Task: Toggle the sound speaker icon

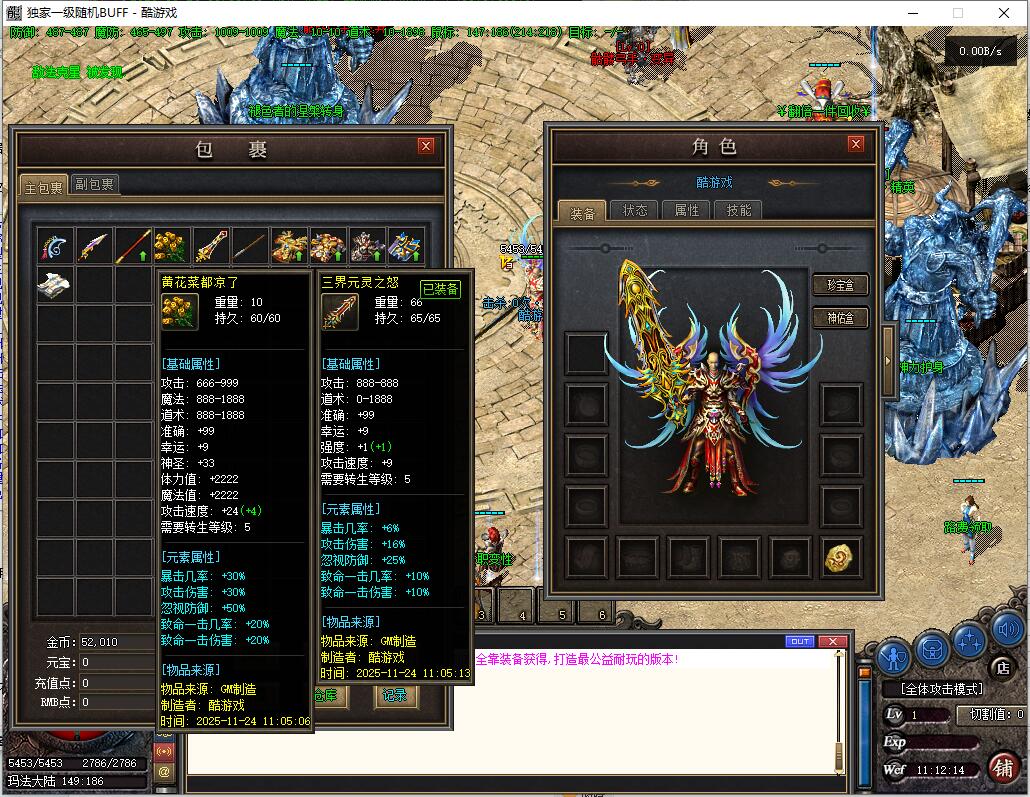Action: 1008,631
